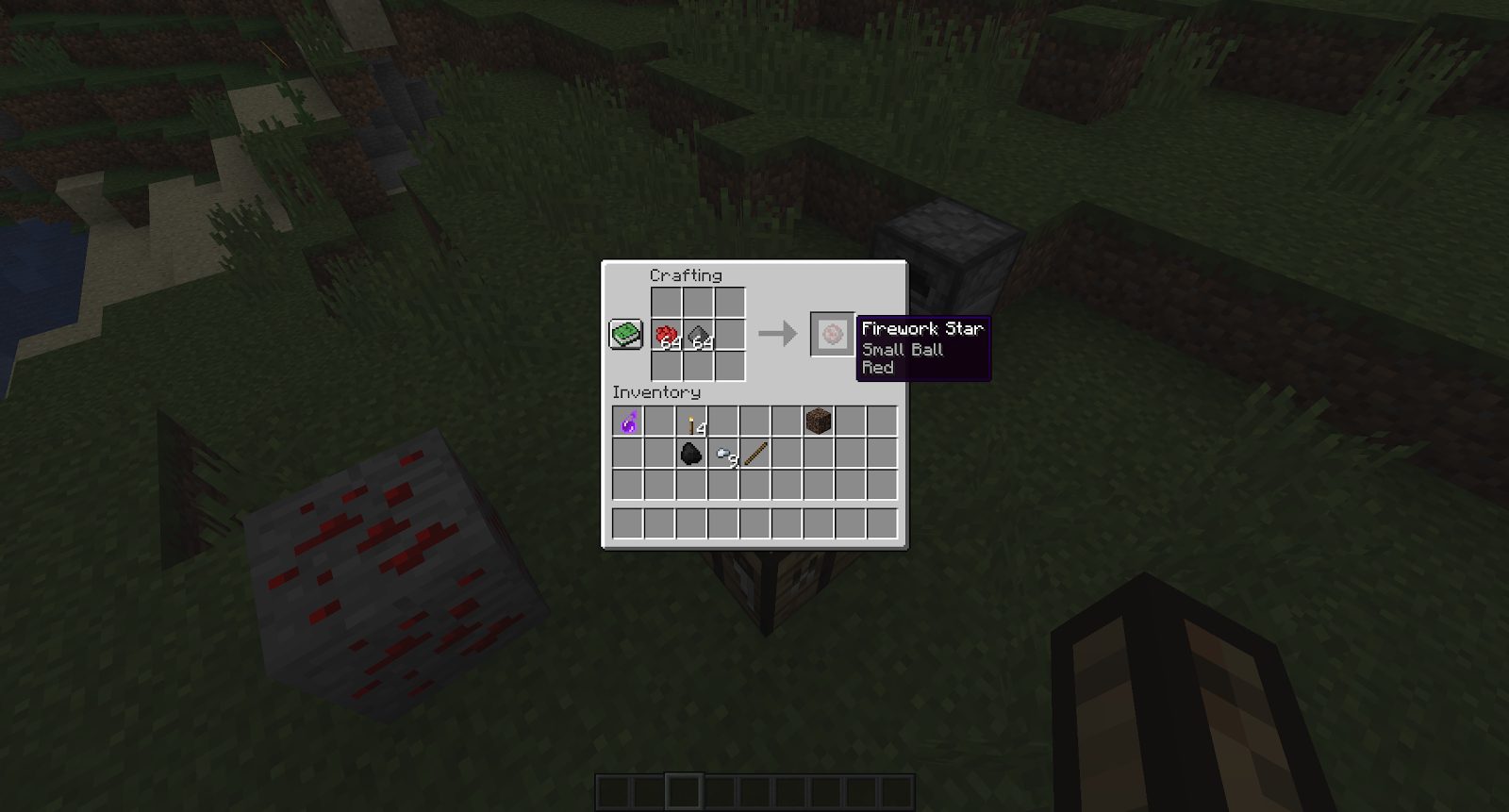
Task: Grab the gunpowder from the crafting grid
Action: tap(697, 333)
